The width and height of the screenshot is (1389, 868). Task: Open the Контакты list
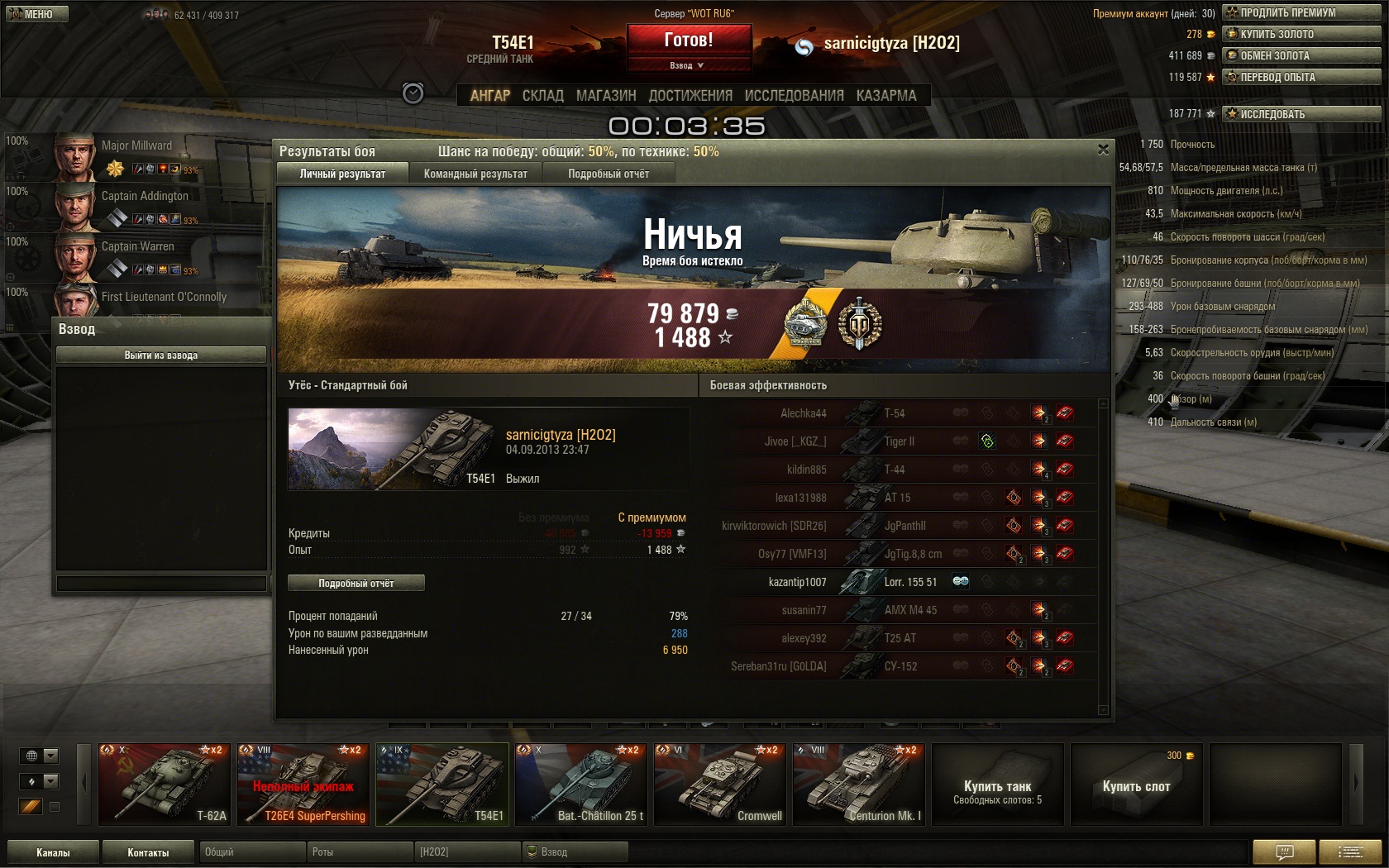148,852
